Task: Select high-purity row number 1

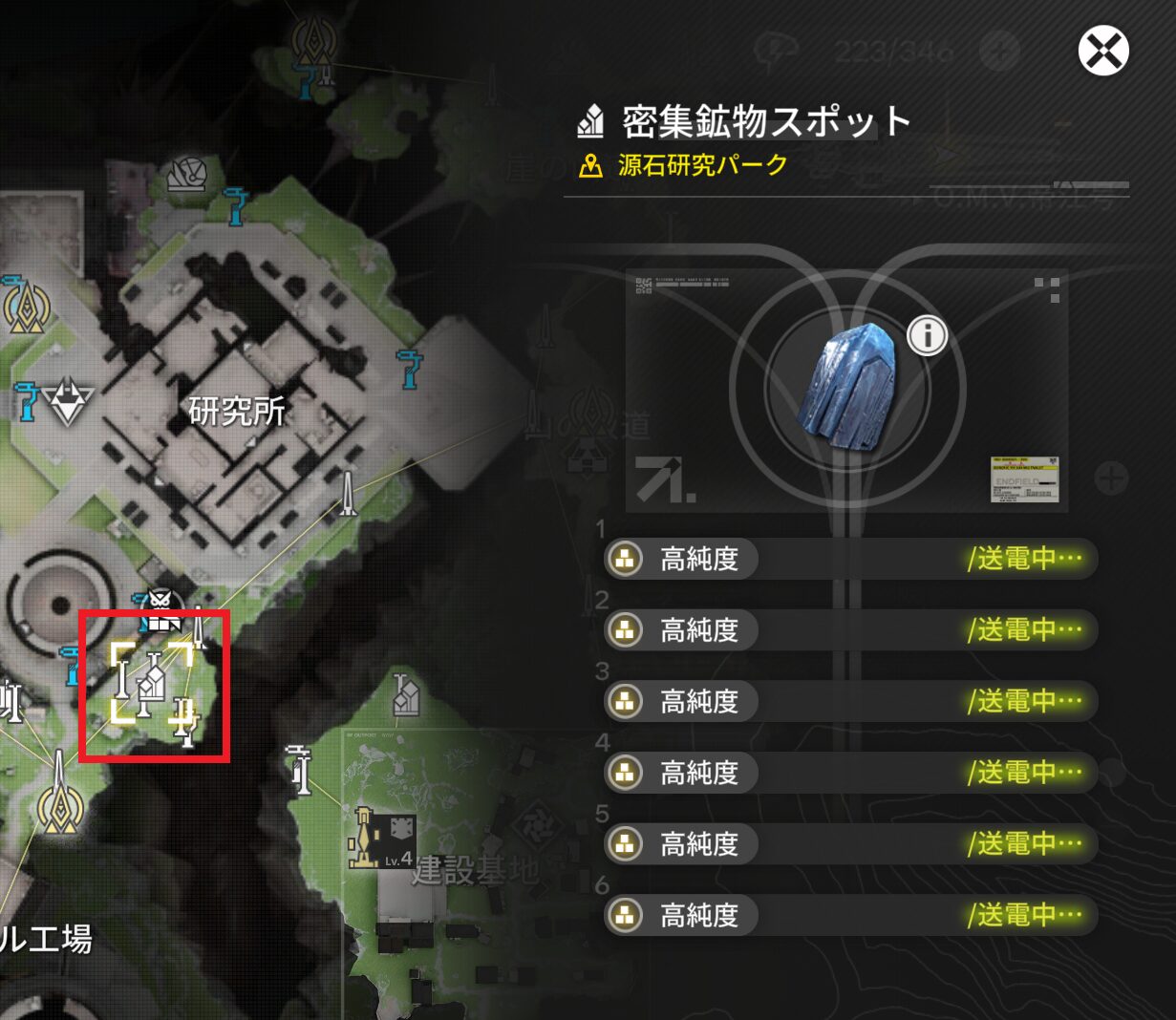Action: click(850, 559)
